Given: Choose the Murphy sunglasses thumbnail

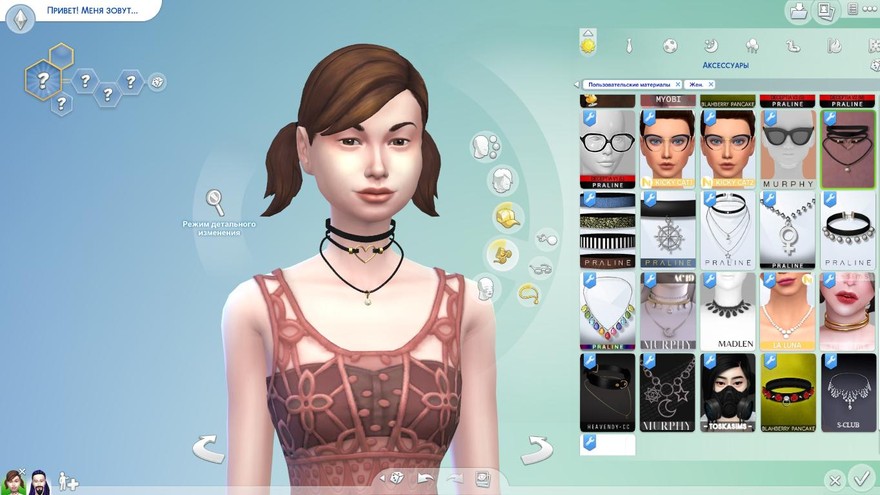Looking at the screenshot, I should tap(788, 148).
